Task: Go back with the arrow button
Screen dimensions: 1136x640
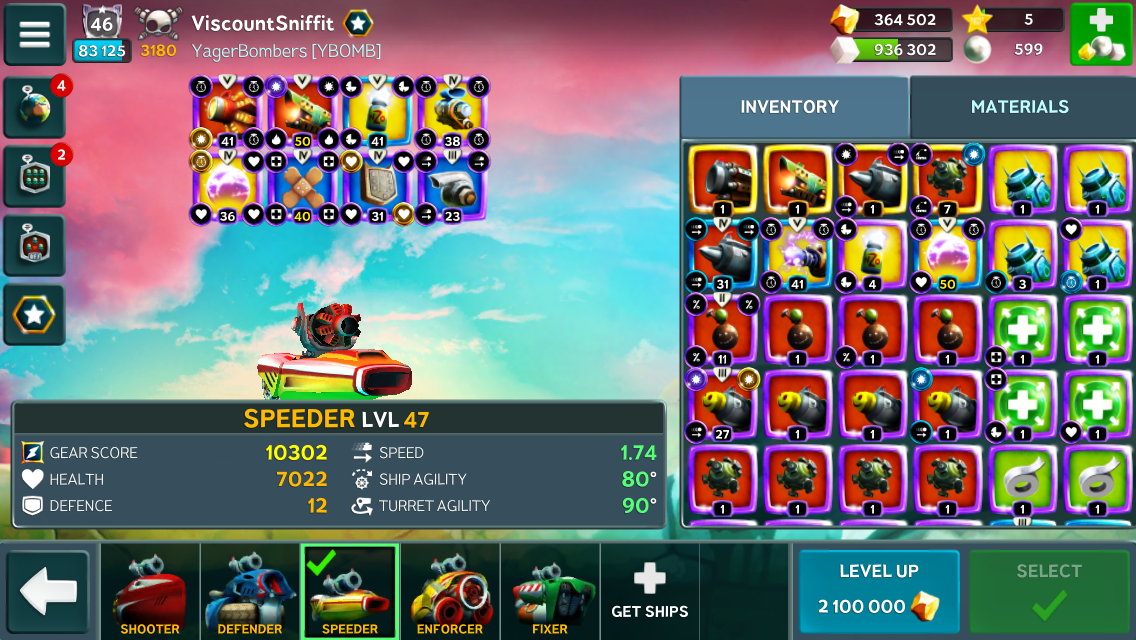Action: tap(48, 593)
